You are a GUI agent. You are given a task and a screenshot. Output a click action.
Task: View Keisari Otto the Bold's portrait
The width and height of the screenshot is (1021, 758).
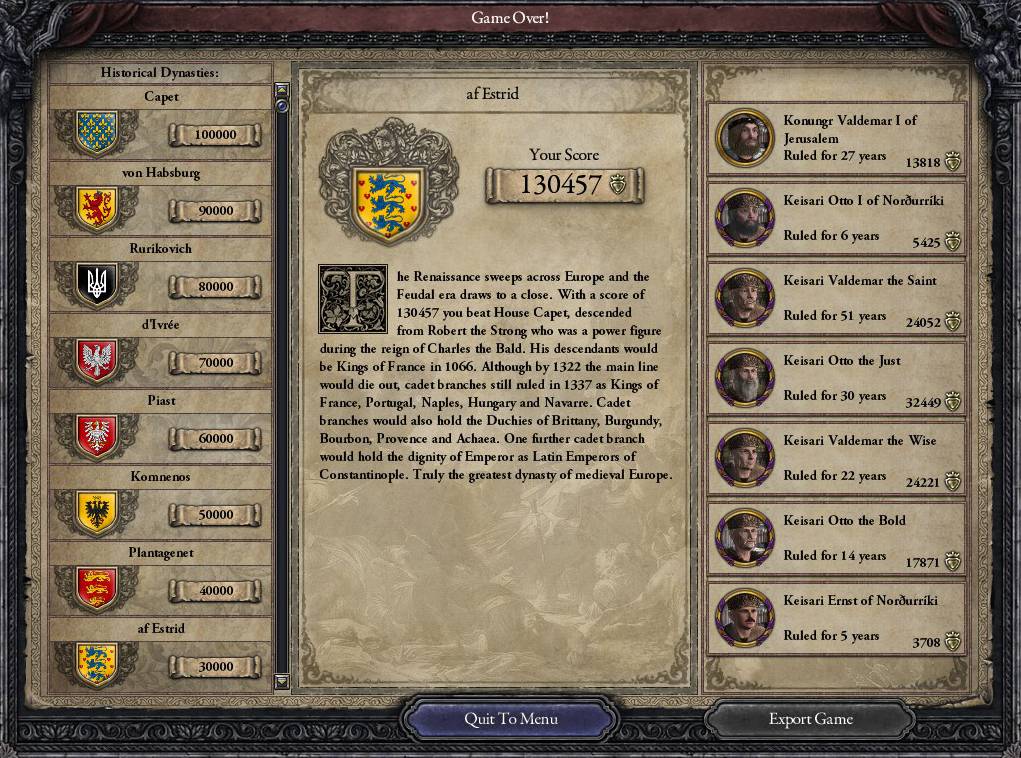[745, 538]
